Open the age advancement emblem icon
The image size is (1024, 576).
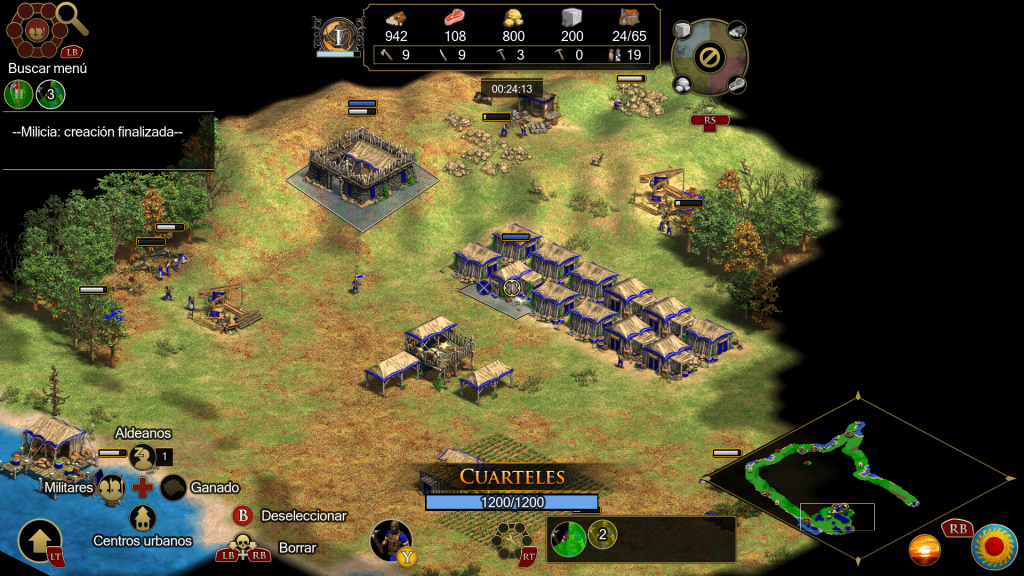[x=338, y=36]
